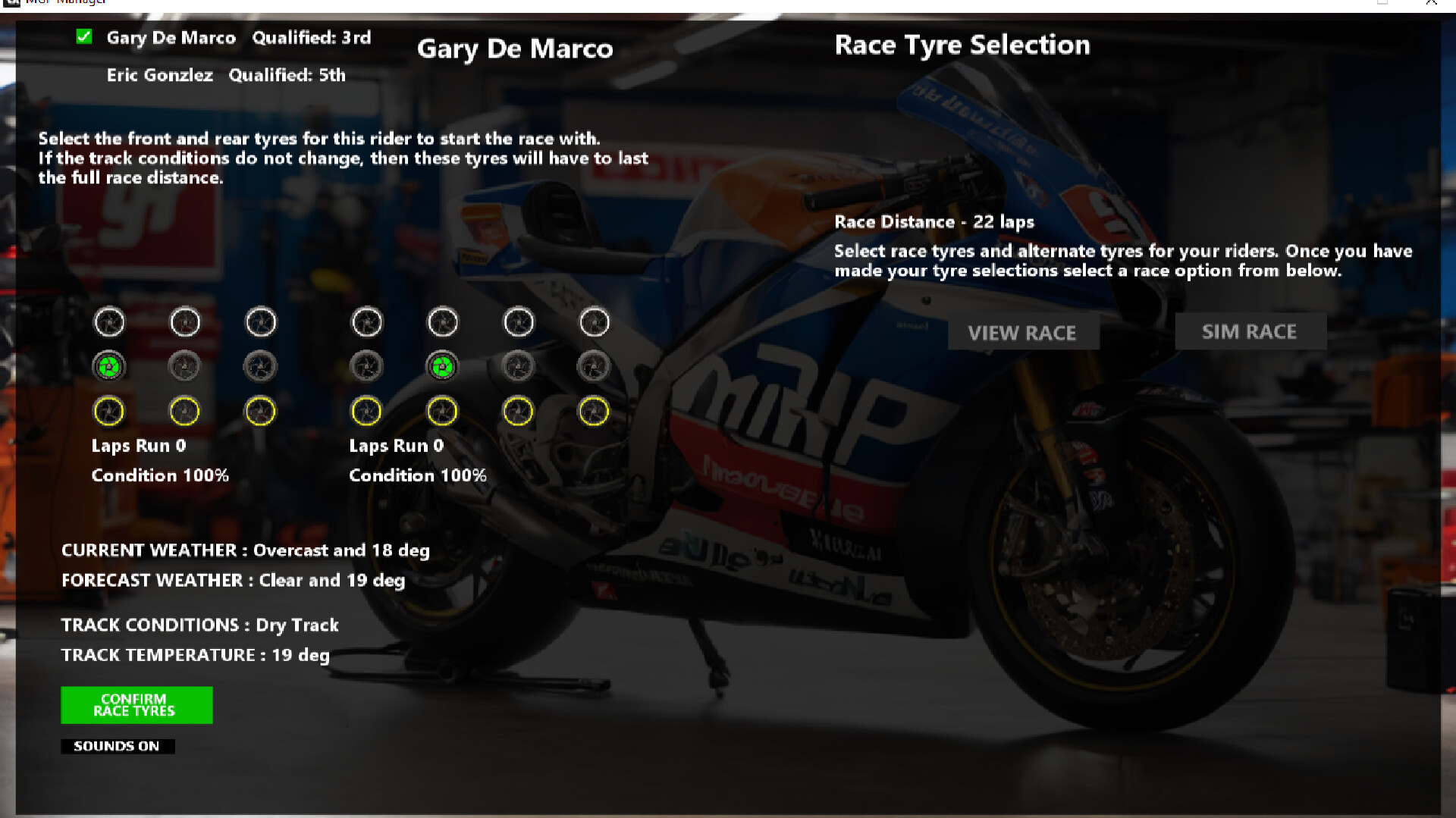Switch to Gary De Marco rider view
Viewport: 1456px width, 818px height.
click(x=171, y=37)
